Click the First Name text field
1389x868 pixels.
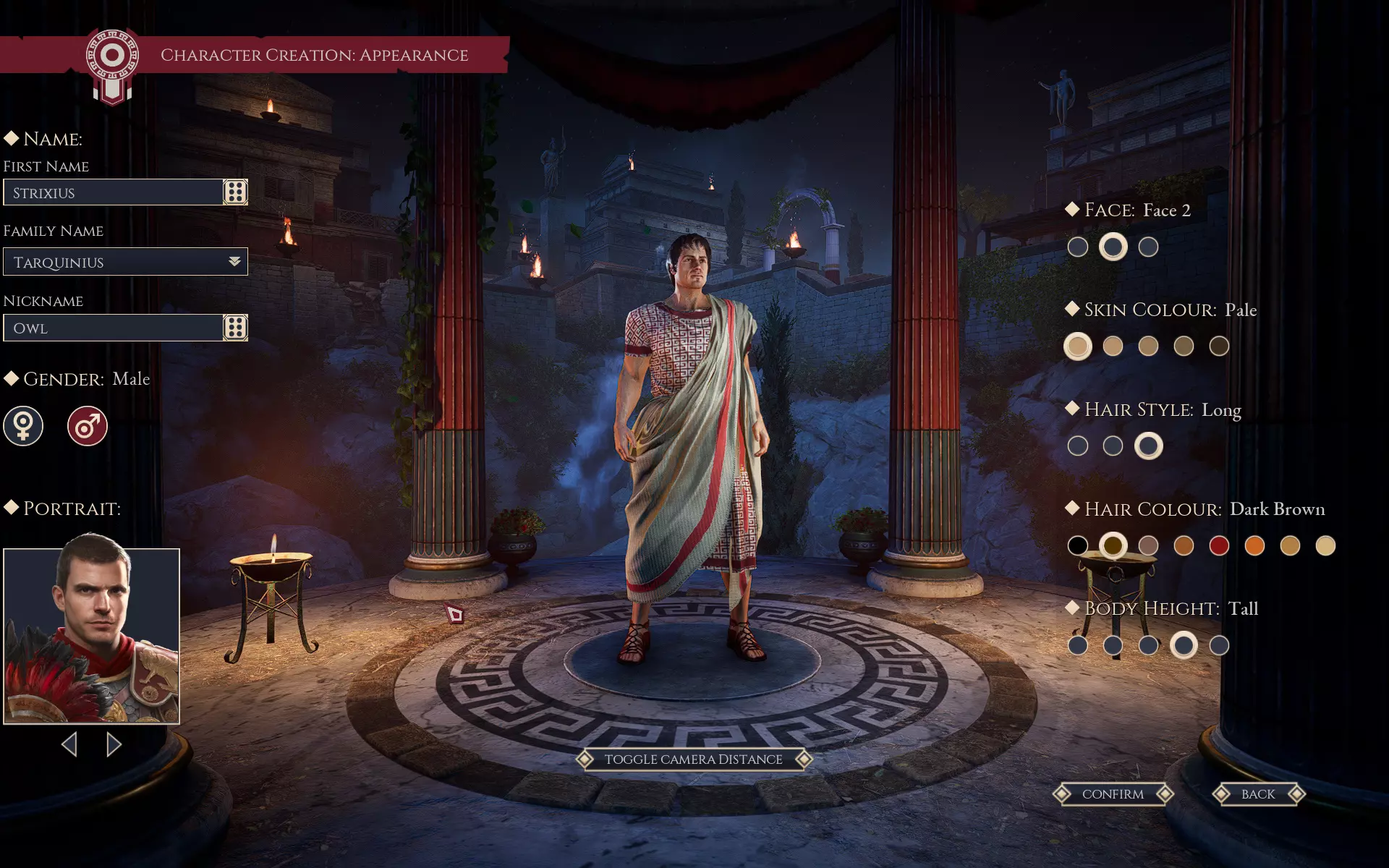(x=113, y=192)
